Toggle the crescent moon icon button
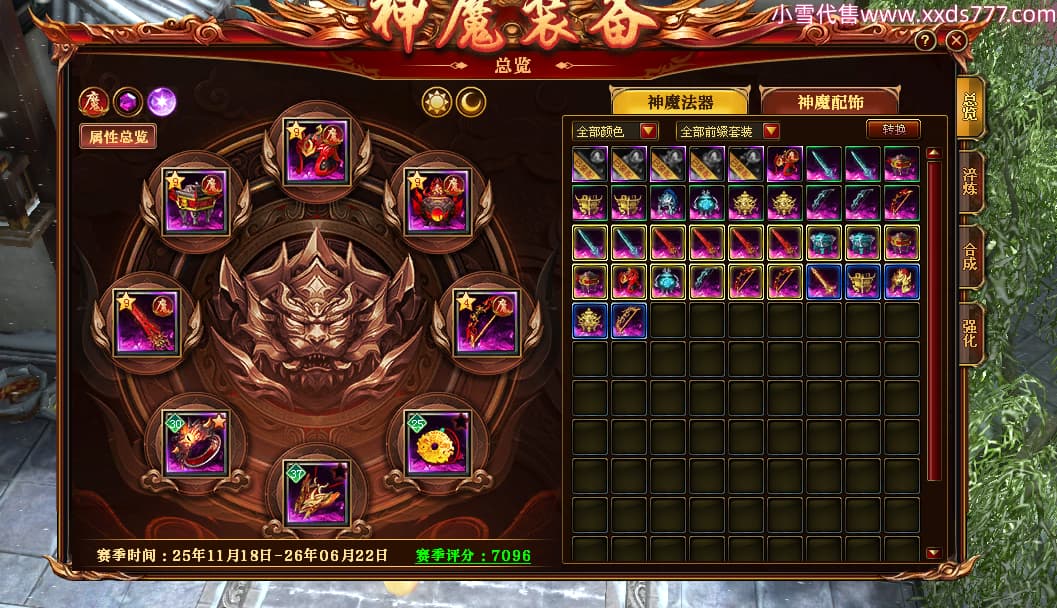The image size is (1057, 608). point(470,101)
